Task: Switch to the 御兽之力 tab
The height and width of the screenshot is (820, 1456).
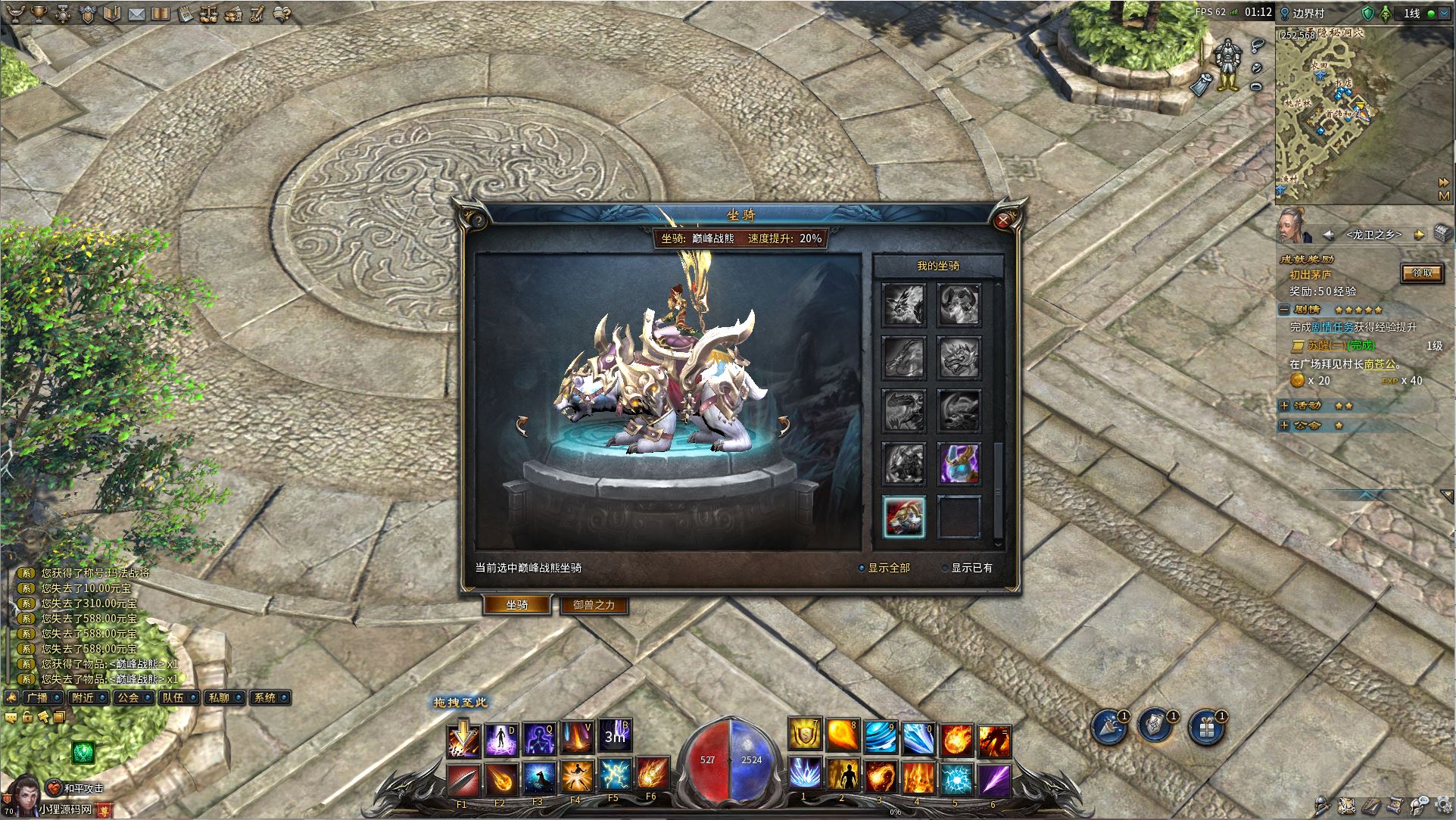Action: (594, 605)
